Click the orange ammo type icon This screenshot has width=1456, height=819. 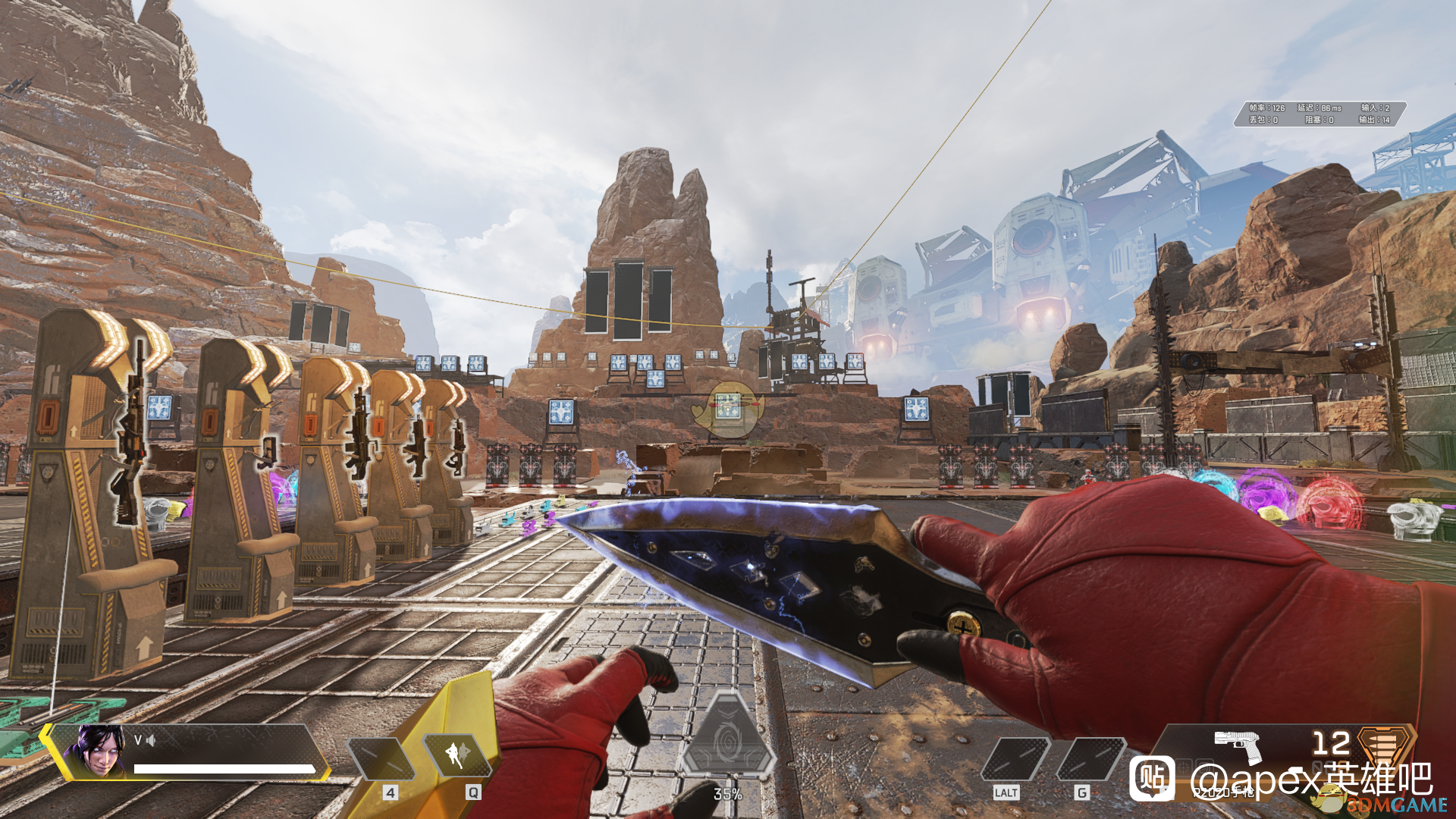(x=1385, y=745)
